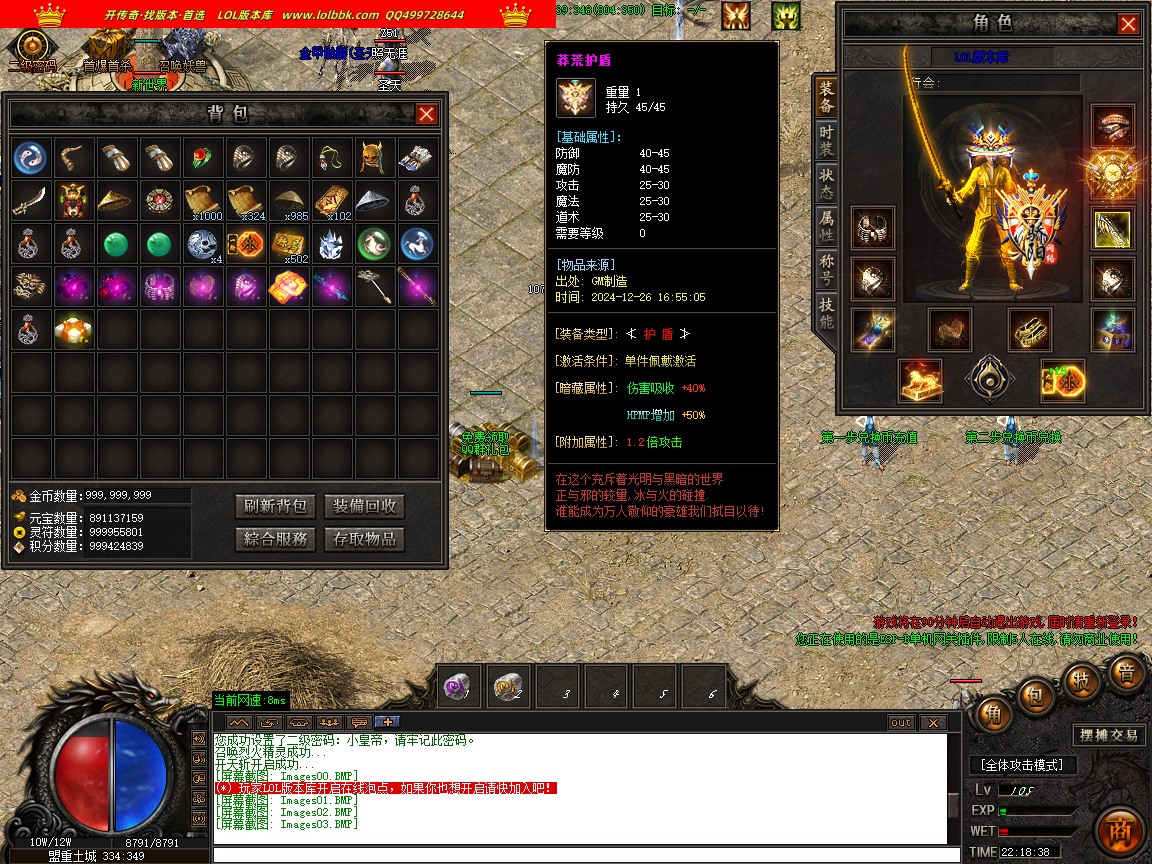Click the chat window's out button

point(901,723)
